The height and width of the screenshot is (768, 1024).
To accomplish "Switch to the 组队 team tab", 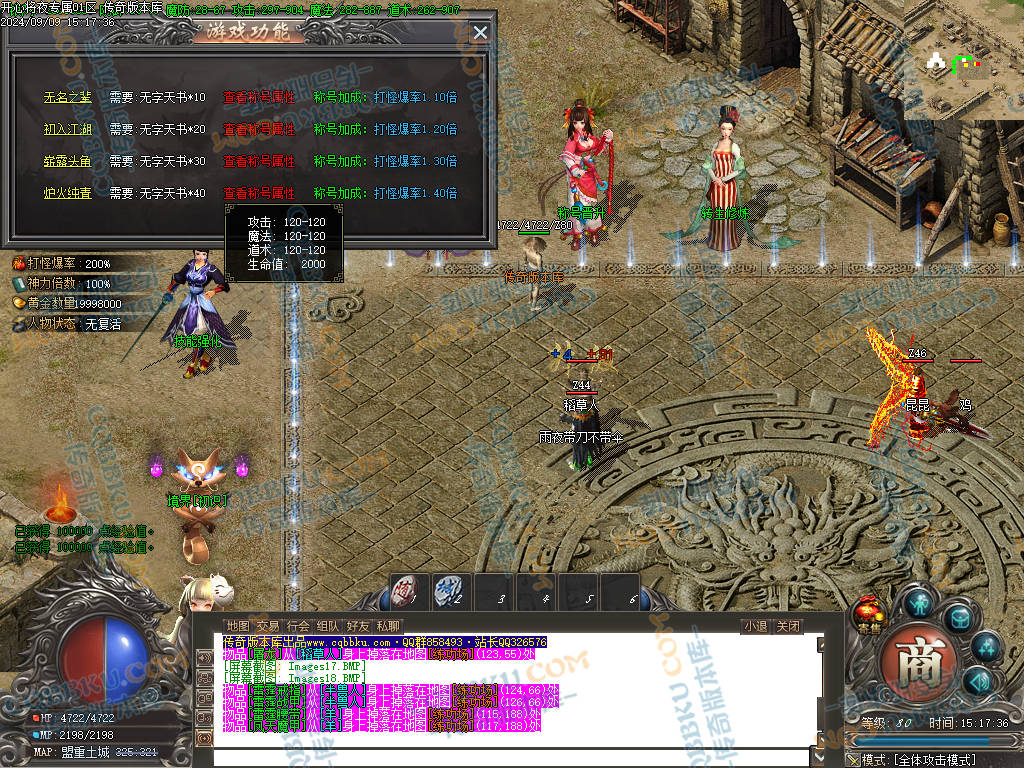I will point(327,626).
